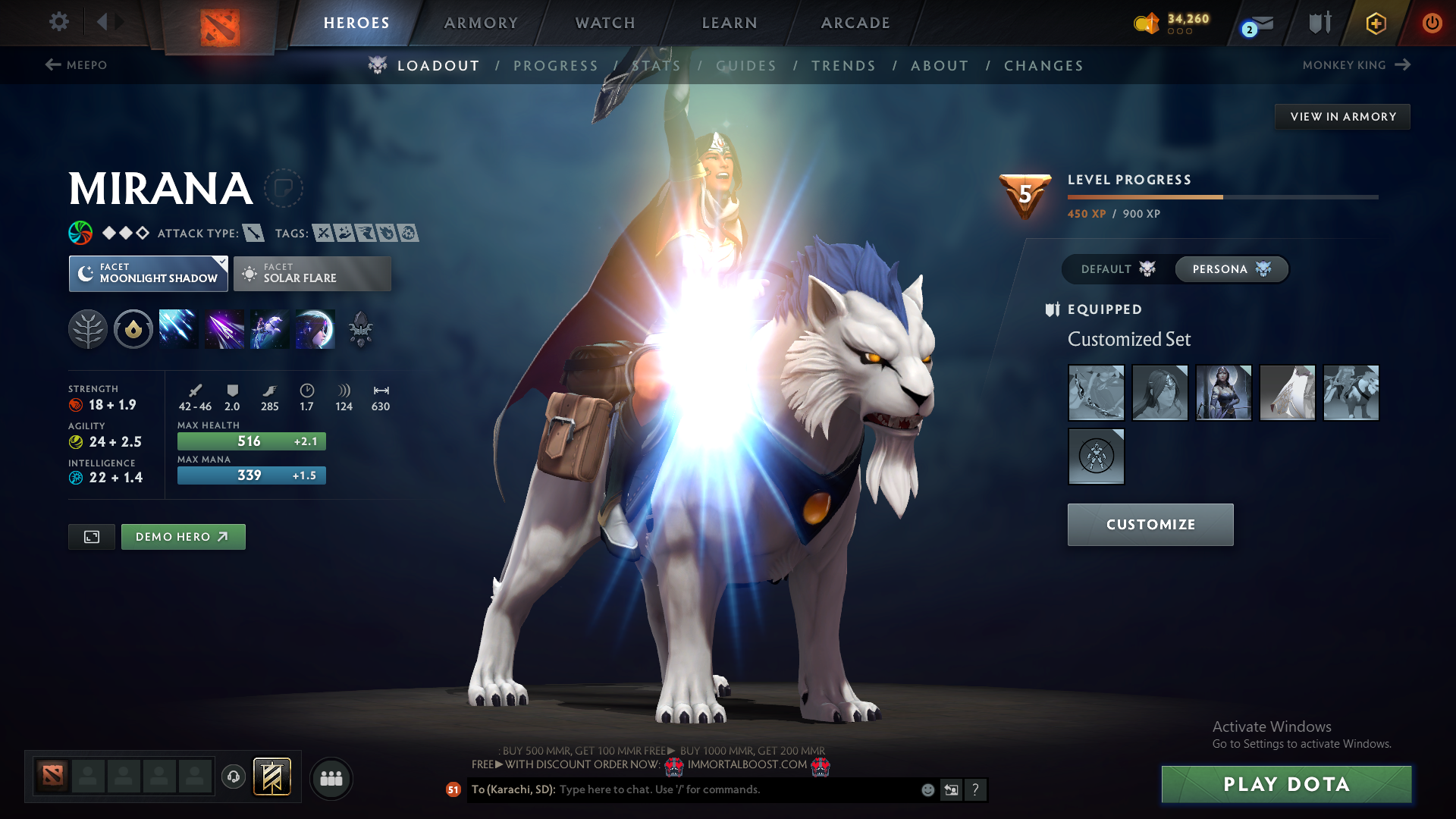The width and height of the screenshot is (1456, 819).
Task: Open Mirana's talent tree icon
Action: pos(88,328)
